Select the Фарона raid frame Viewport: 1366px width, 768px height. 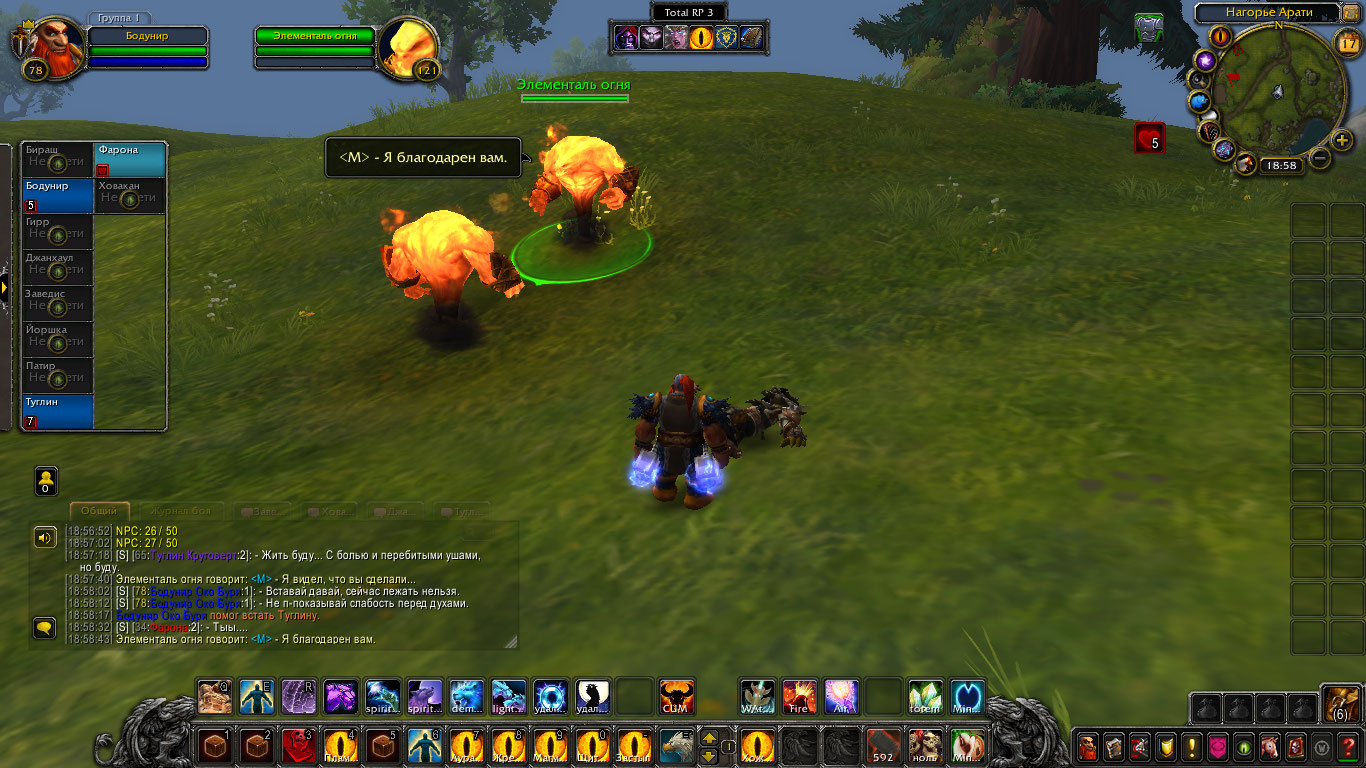[x=130, y=160]
